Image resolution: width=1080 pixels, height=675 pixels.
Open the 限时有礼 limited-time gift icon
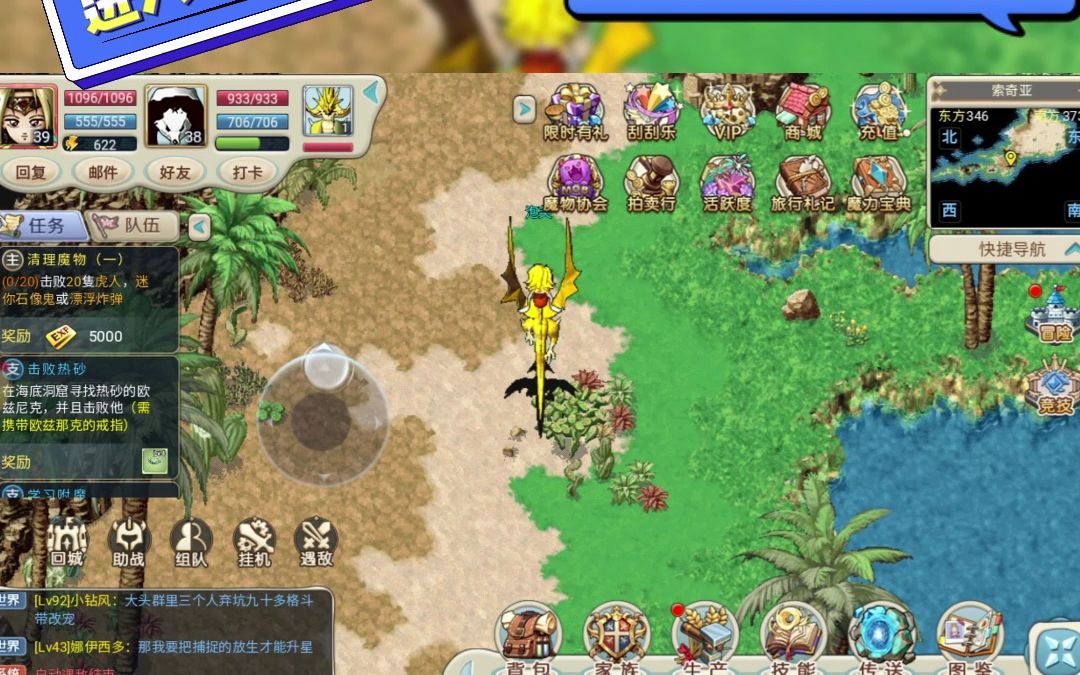point(575,110)
